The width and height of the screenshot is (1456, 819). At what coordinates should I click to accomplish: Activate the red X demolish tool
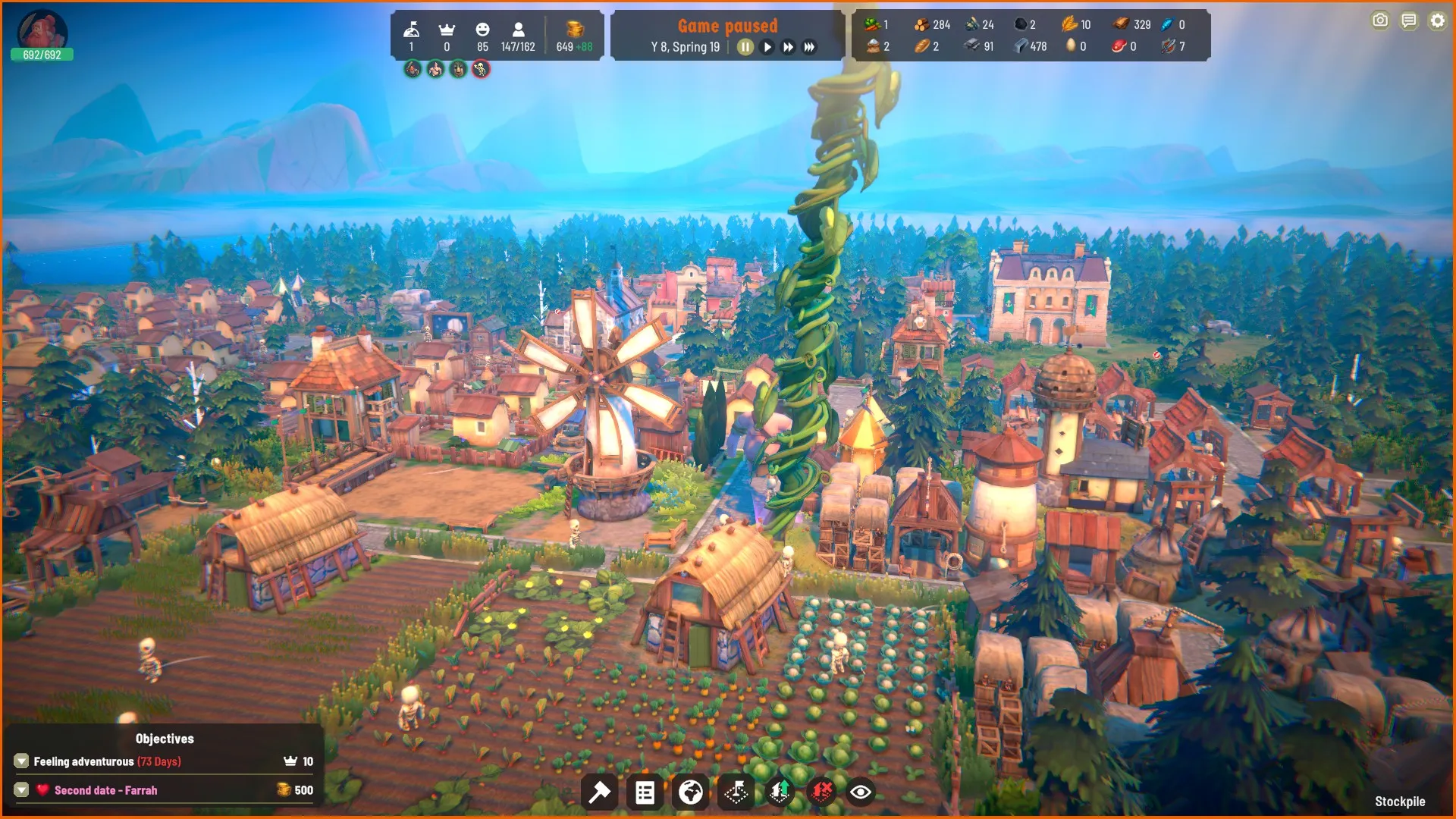pos(821,792)
